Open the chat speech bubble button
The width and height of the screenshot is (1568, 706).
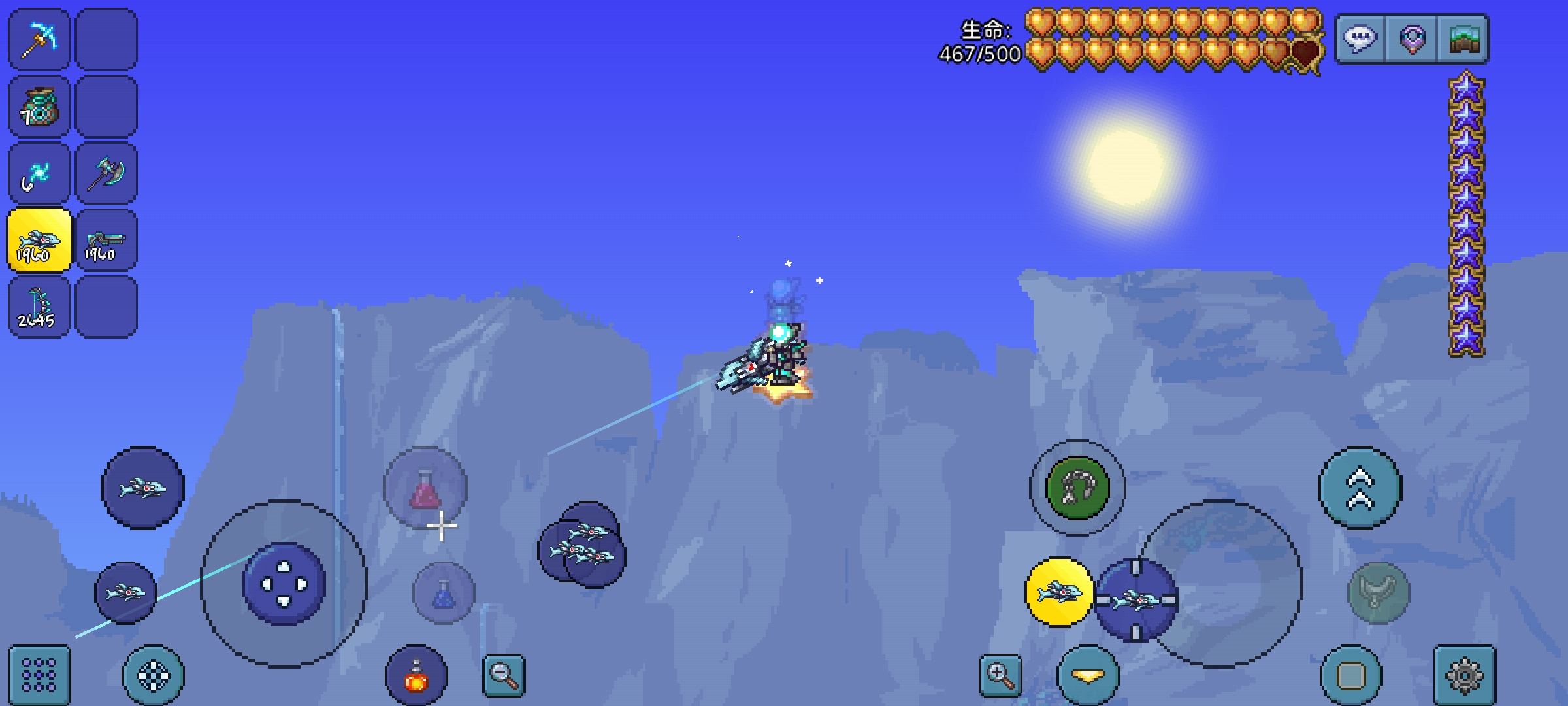click(x=1361, y=39)
